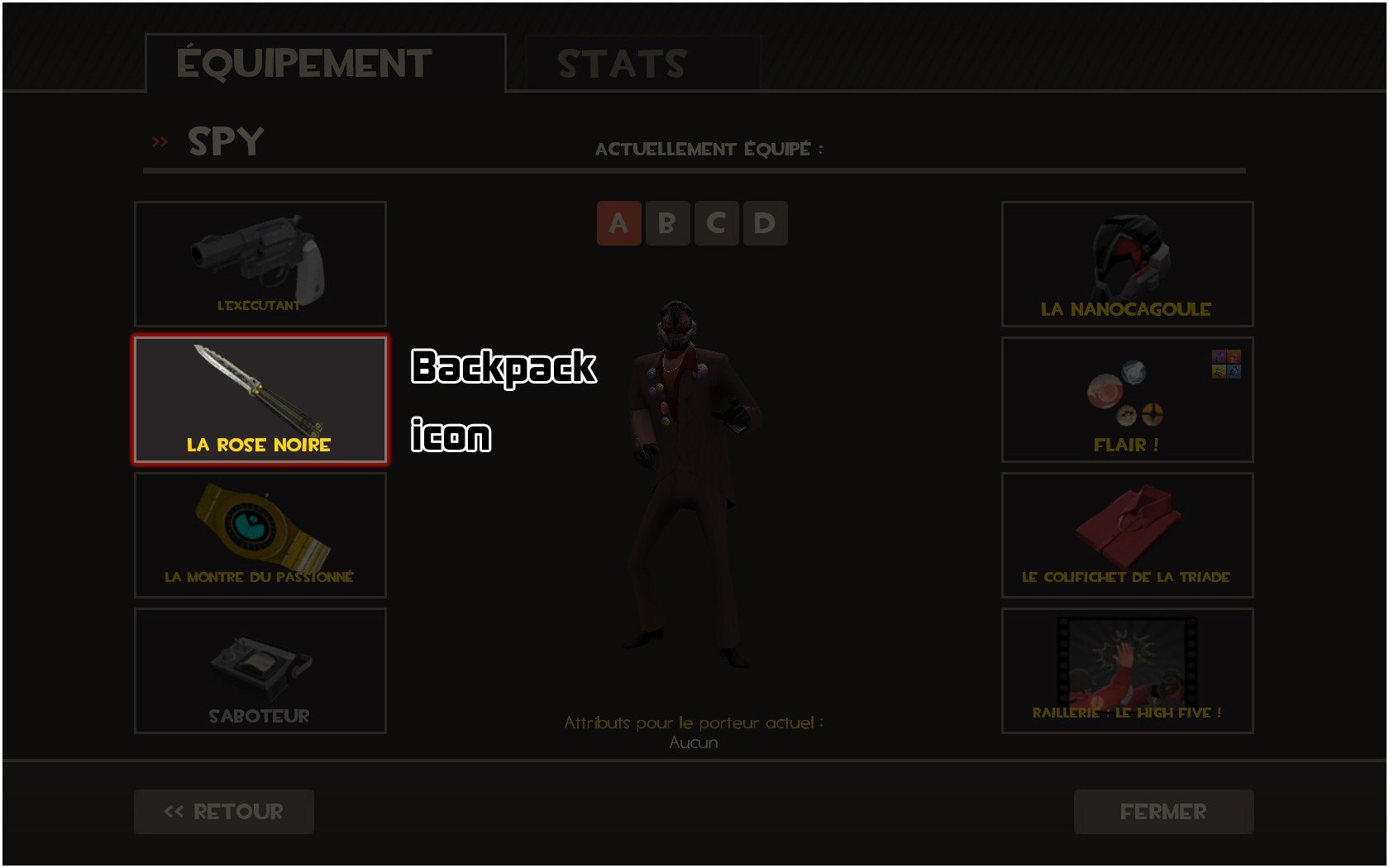Select loadout preset C
This screenshot has width=1389, height=868.
(716, 223)
